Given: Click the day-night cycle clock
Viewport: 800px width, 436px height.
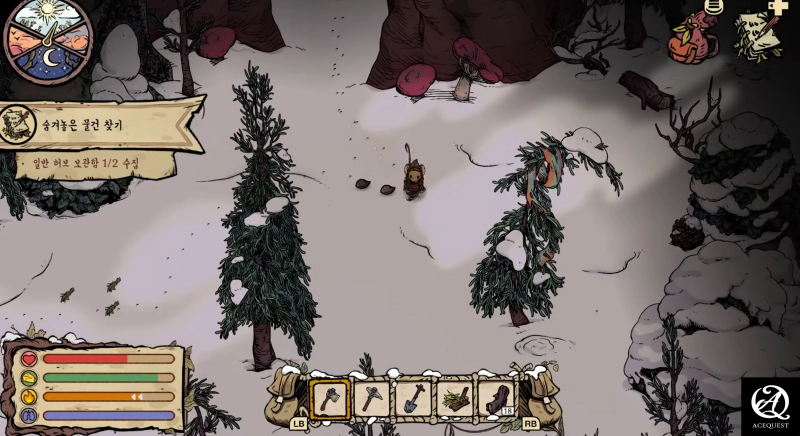Looking at the screenshot, I should [48, 40].
